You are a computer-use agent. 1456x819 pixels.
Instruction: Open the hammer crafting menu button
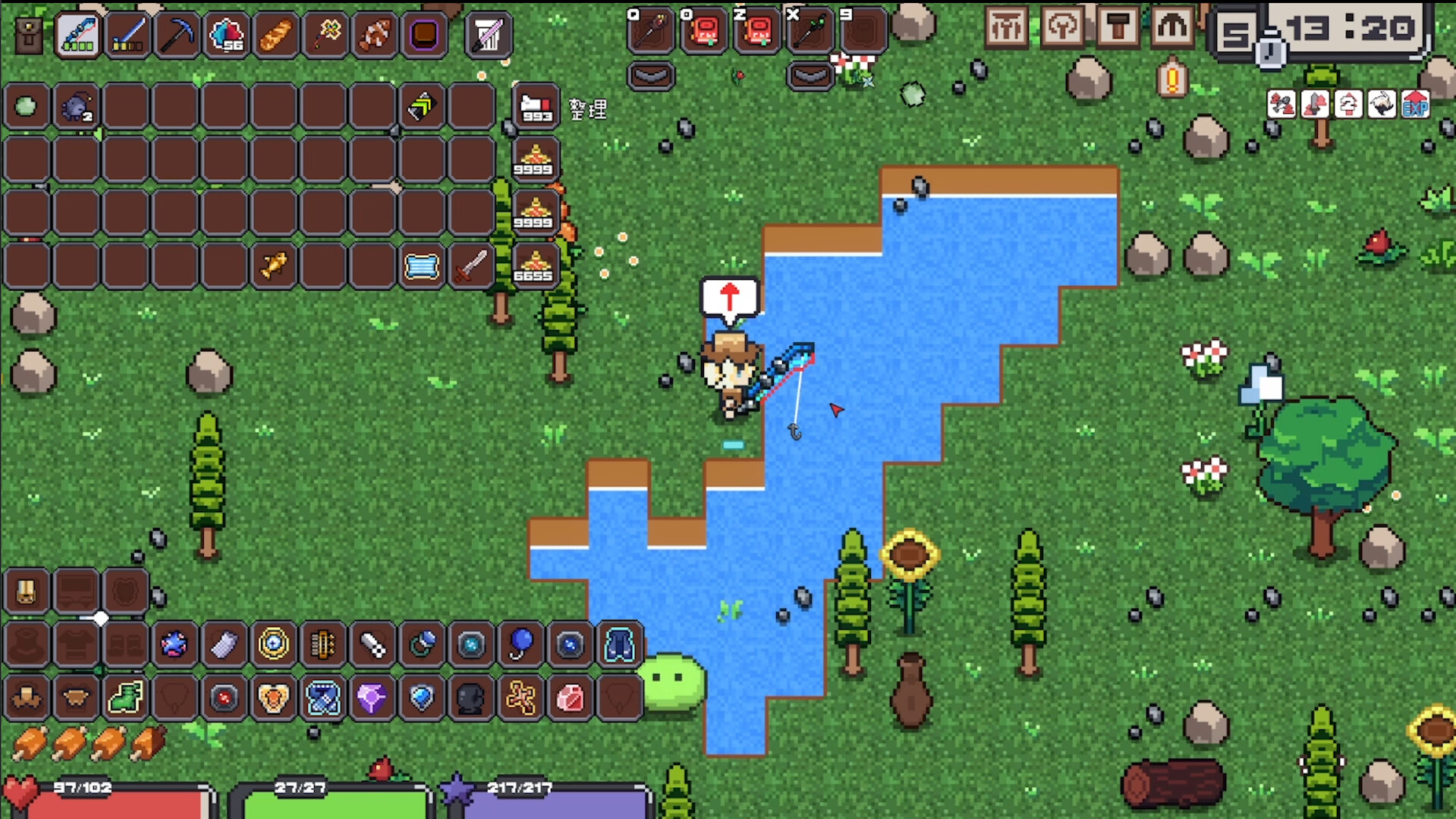pos(1117,27)
